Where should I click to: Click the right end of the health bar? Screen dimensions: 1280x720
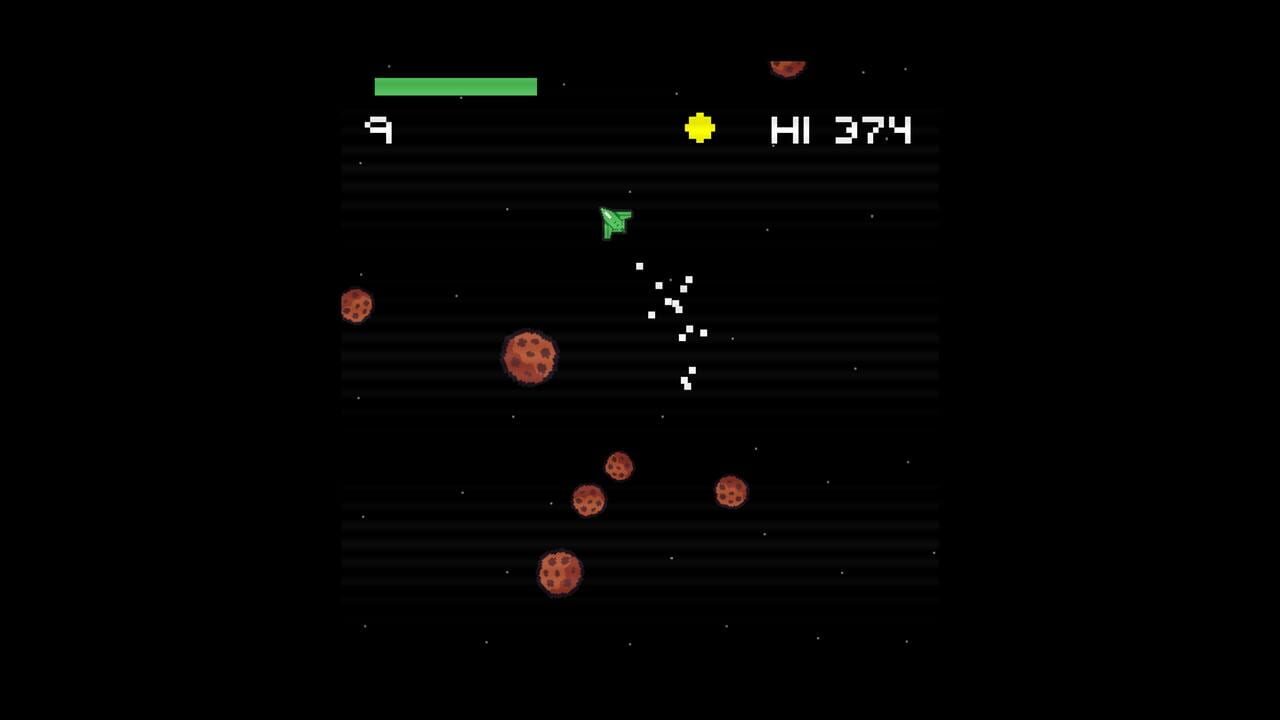coord(533,87)
